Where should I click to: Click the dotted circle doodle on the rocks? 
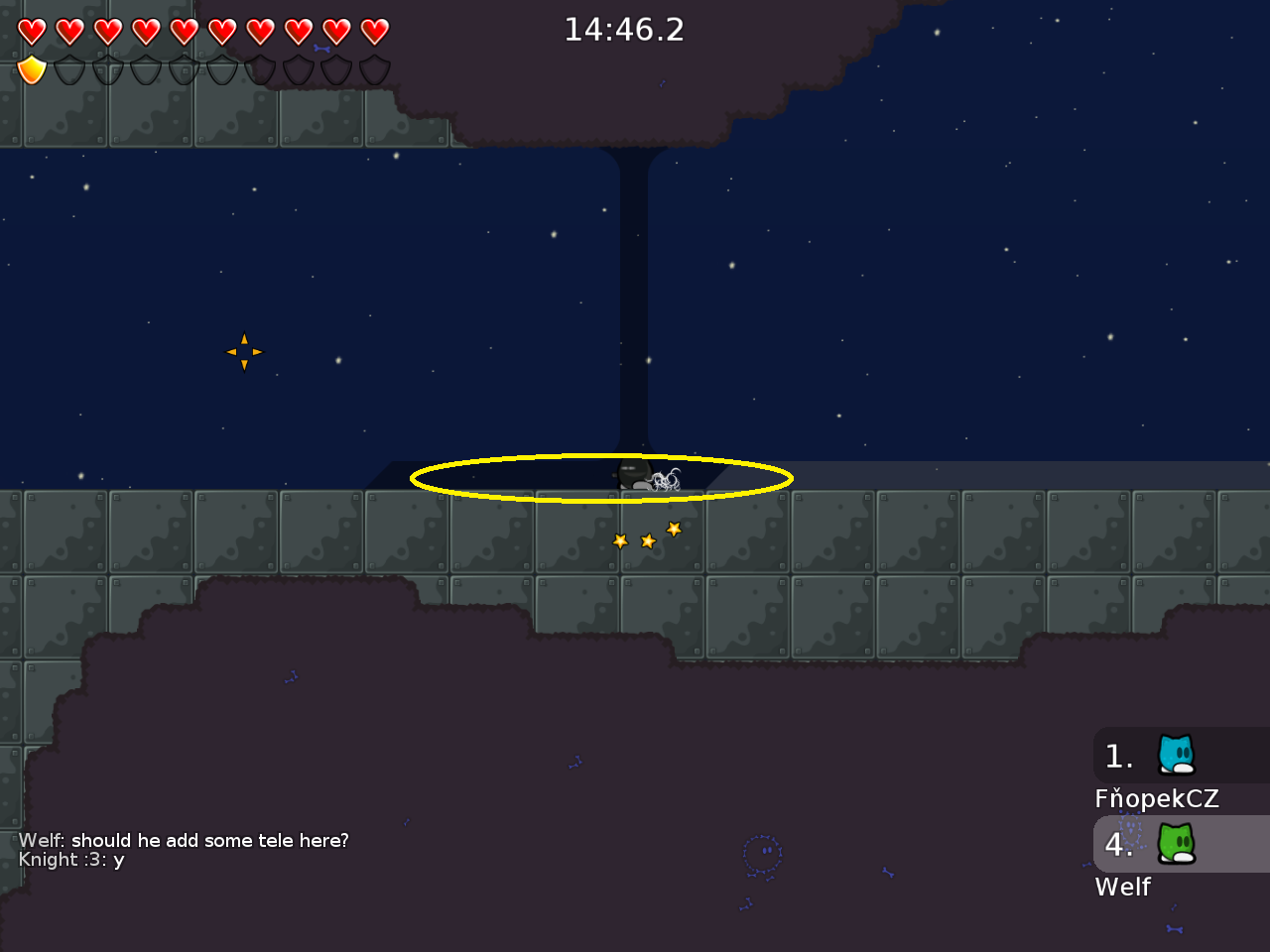[760, 851]
